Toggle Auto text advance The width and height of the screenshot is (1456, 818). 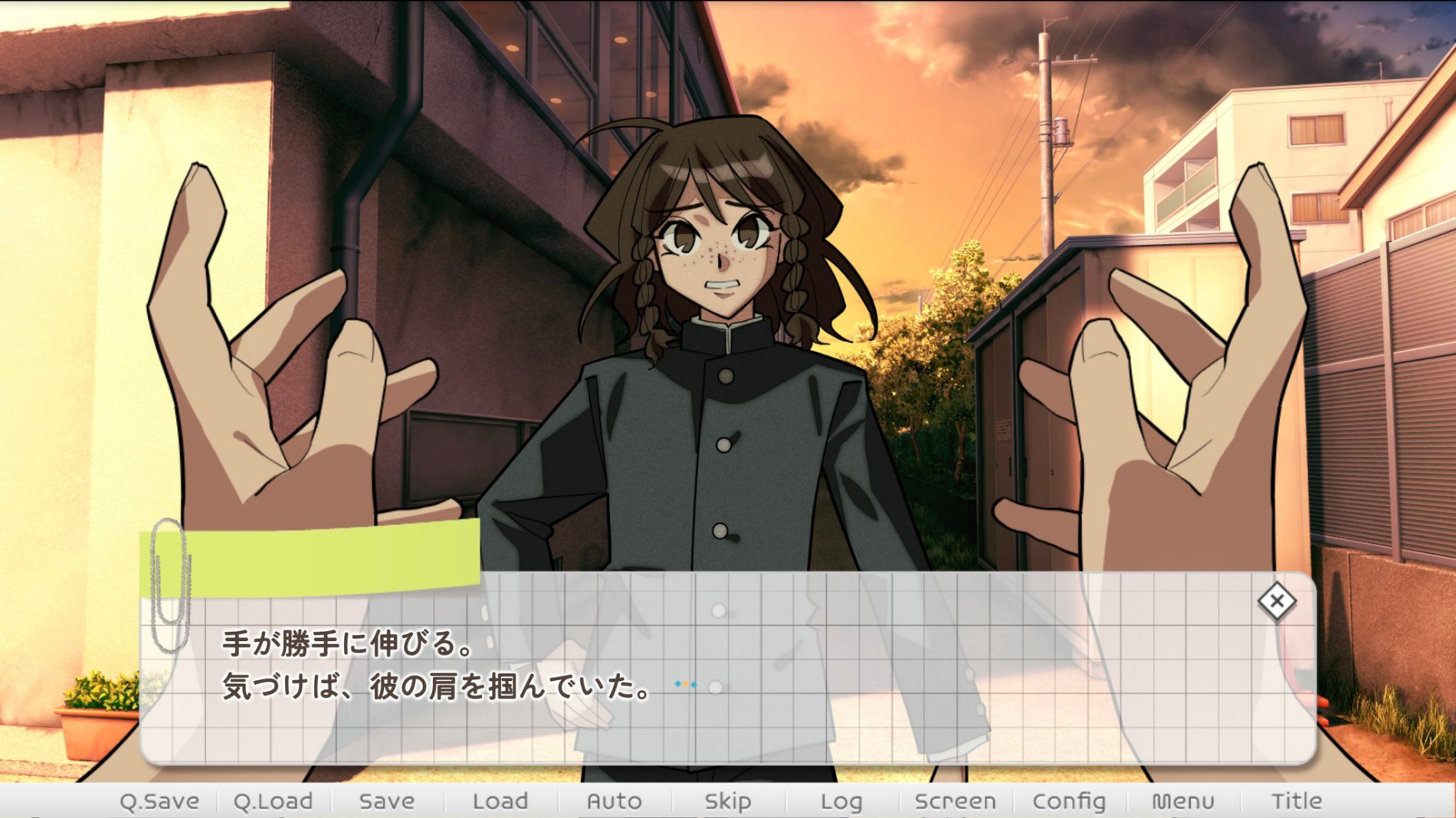pos(614,801)
